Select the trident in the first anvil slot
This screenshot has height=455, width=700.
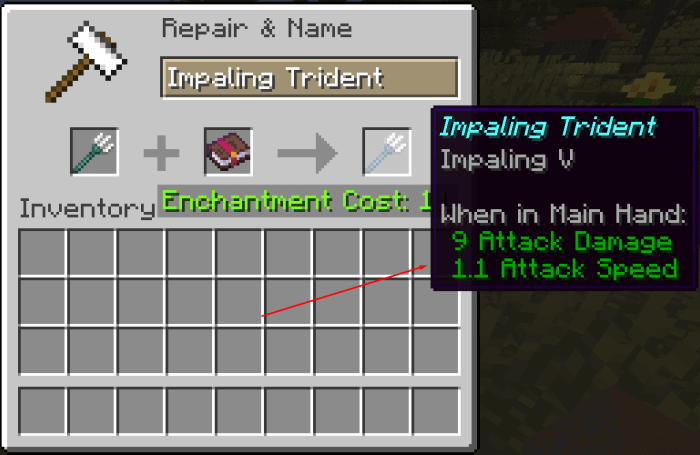point(94,152)
